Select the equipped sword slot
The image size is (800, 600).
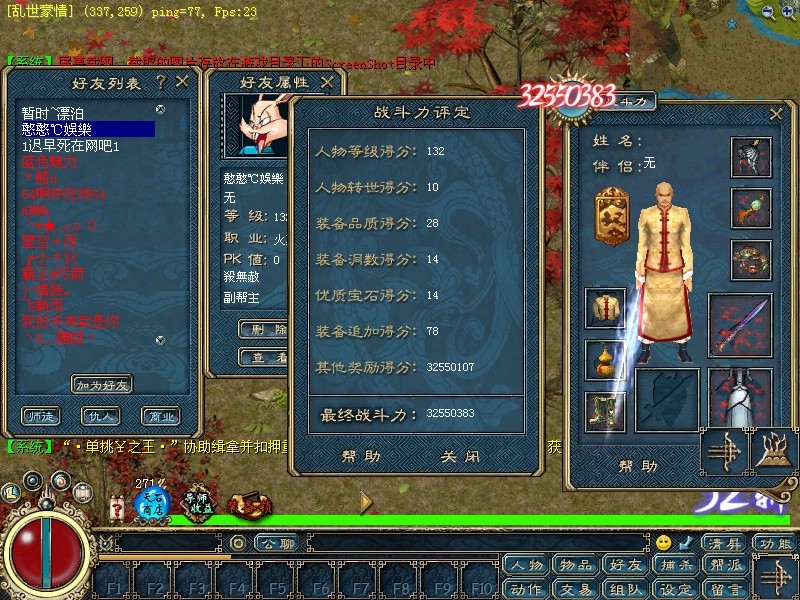(x=740, y=324)
